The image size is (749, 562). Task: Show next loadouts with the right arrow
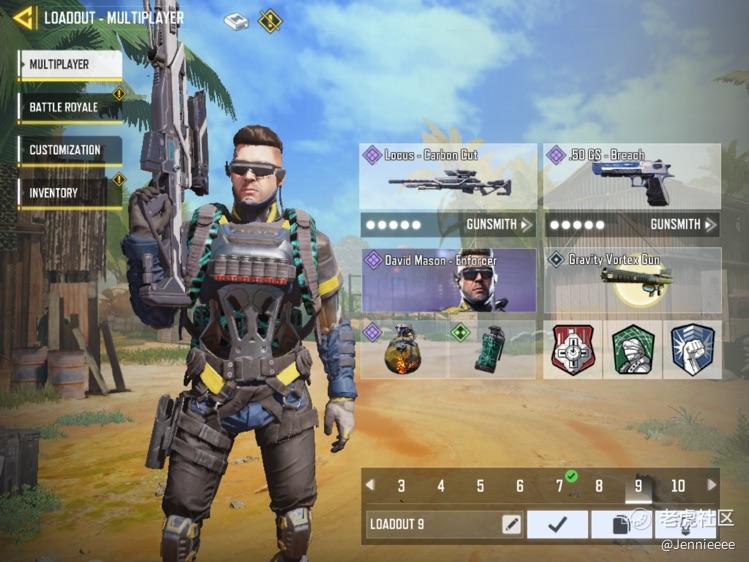pyautogui.click(x=711, y=486)
